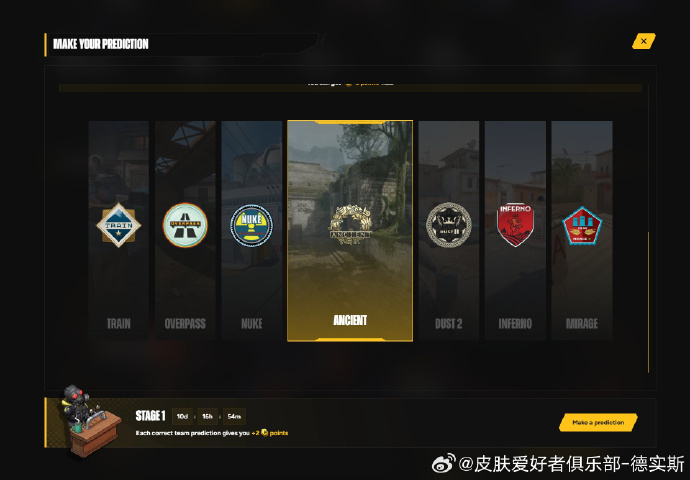Select the Train map card
This screenshot has width=690, height=480.
tap(119, 230)
